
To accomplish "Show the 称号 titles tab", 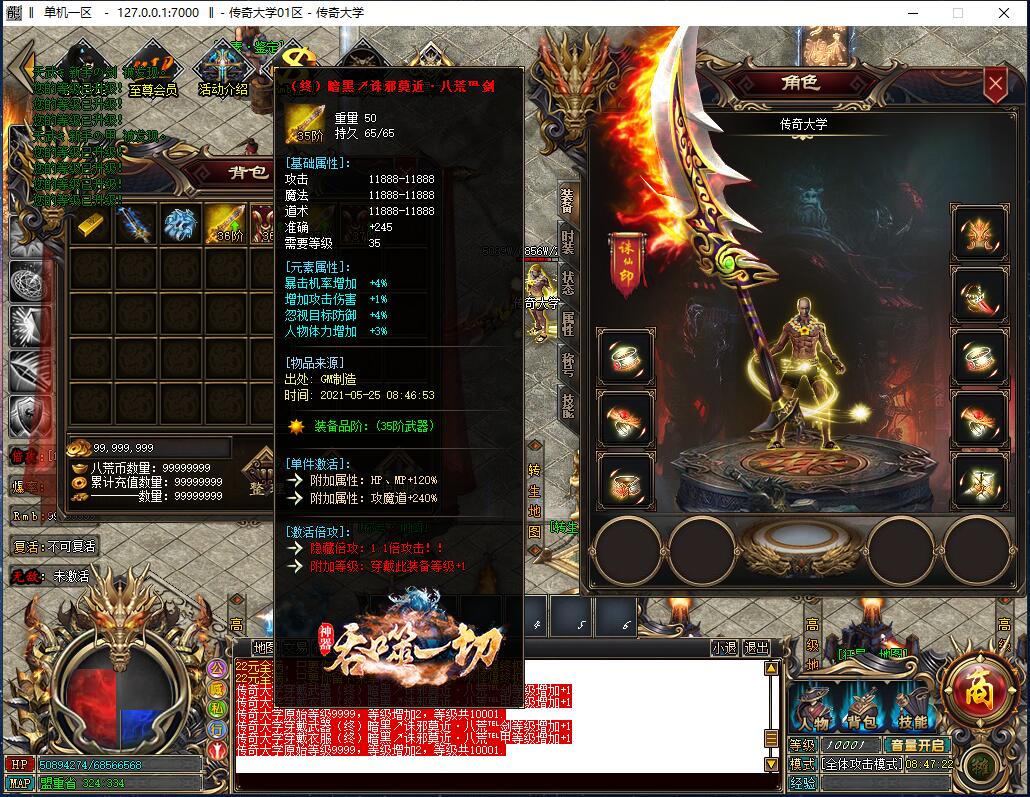I will [x=567, y=363].
